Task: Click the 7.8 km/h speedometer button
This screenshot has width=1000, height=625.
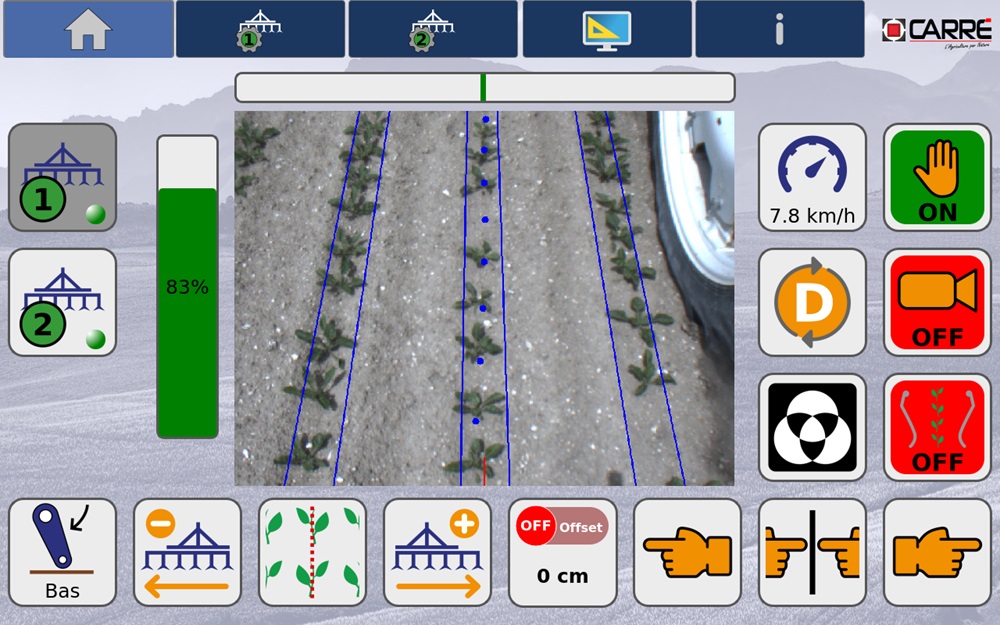Action: (812, 178)
